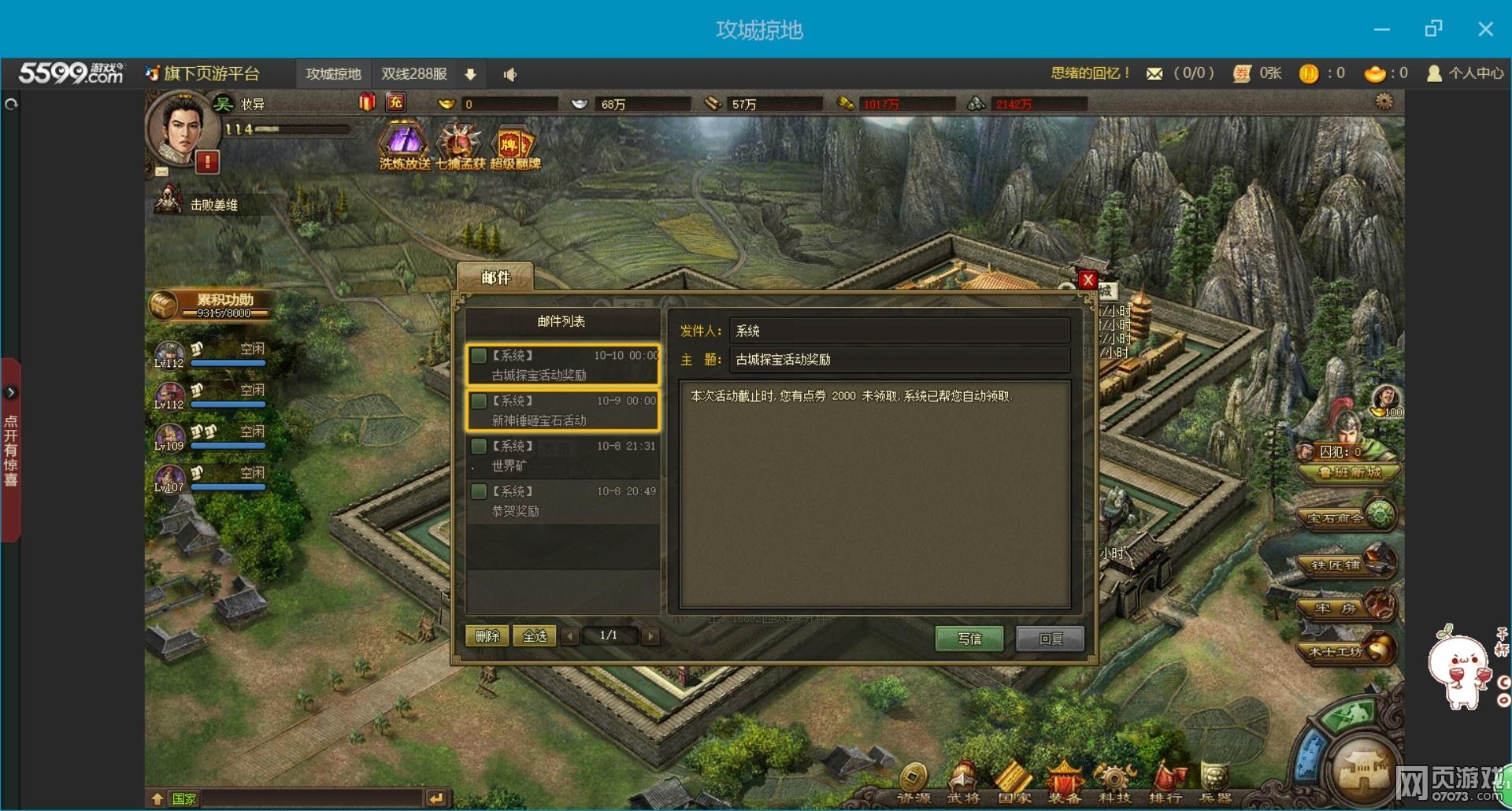Delete selected mail with 删除 button
The image size is (1512, 811).
click(487, 636)
